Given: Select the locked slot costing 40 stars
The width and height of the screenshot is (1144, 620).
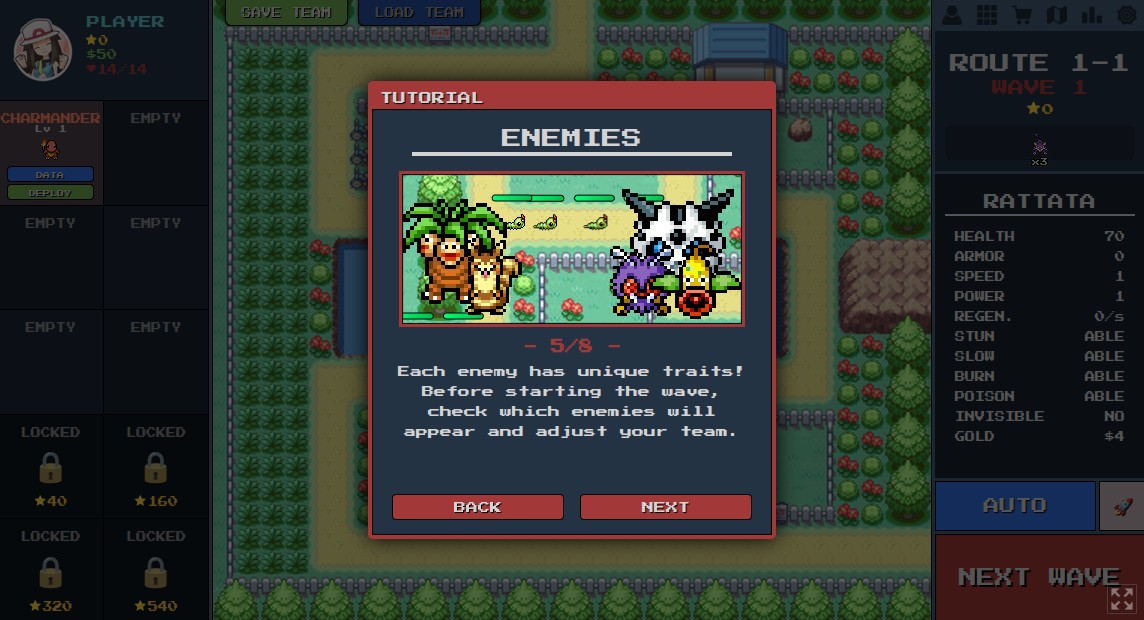Looking at the screenshot, I should tap(51, 468).
